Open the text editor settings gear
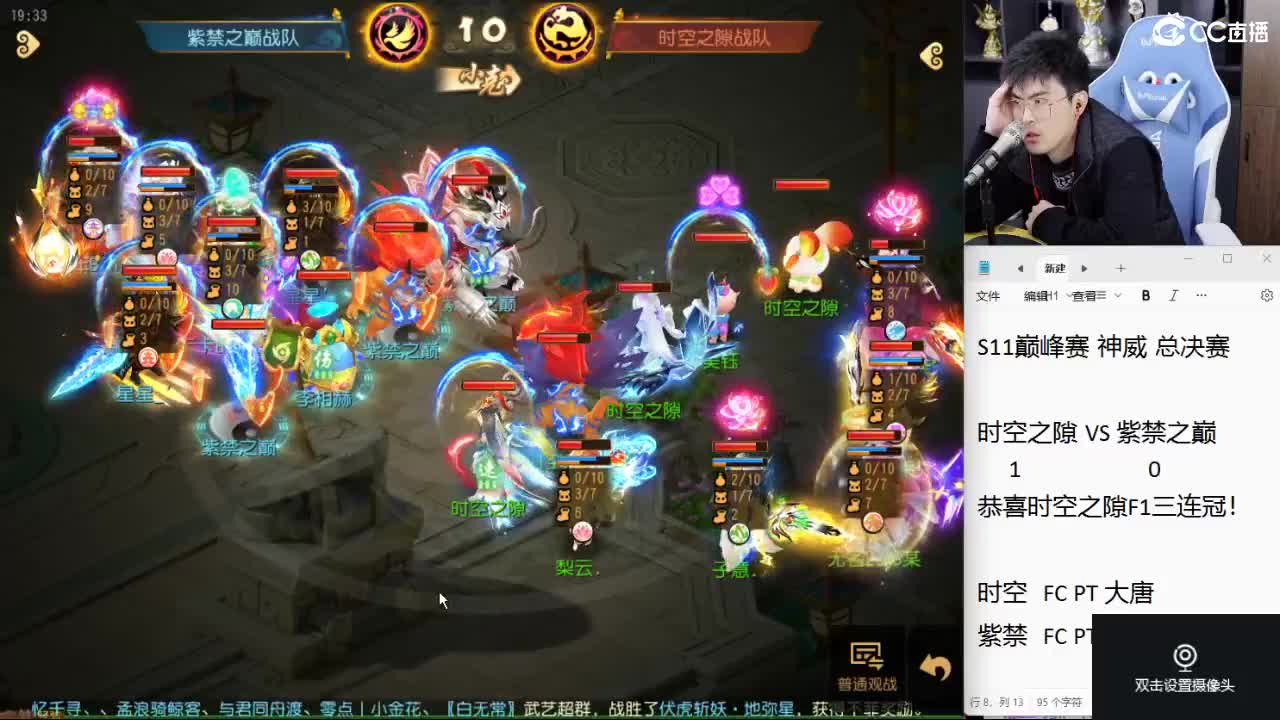The height and width of the screenshot is (720, 1280). click(1265, 296)
